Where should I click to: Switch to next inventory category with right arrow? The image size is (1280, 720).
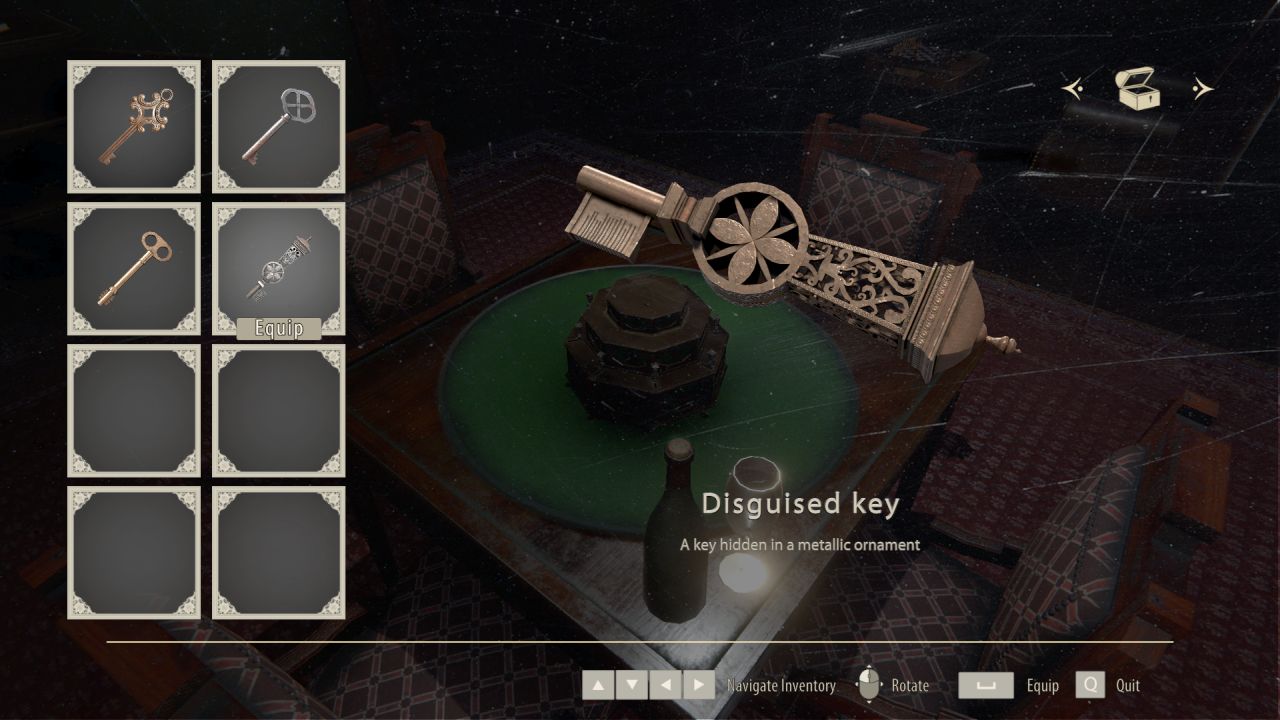[x=1202, y=90]
